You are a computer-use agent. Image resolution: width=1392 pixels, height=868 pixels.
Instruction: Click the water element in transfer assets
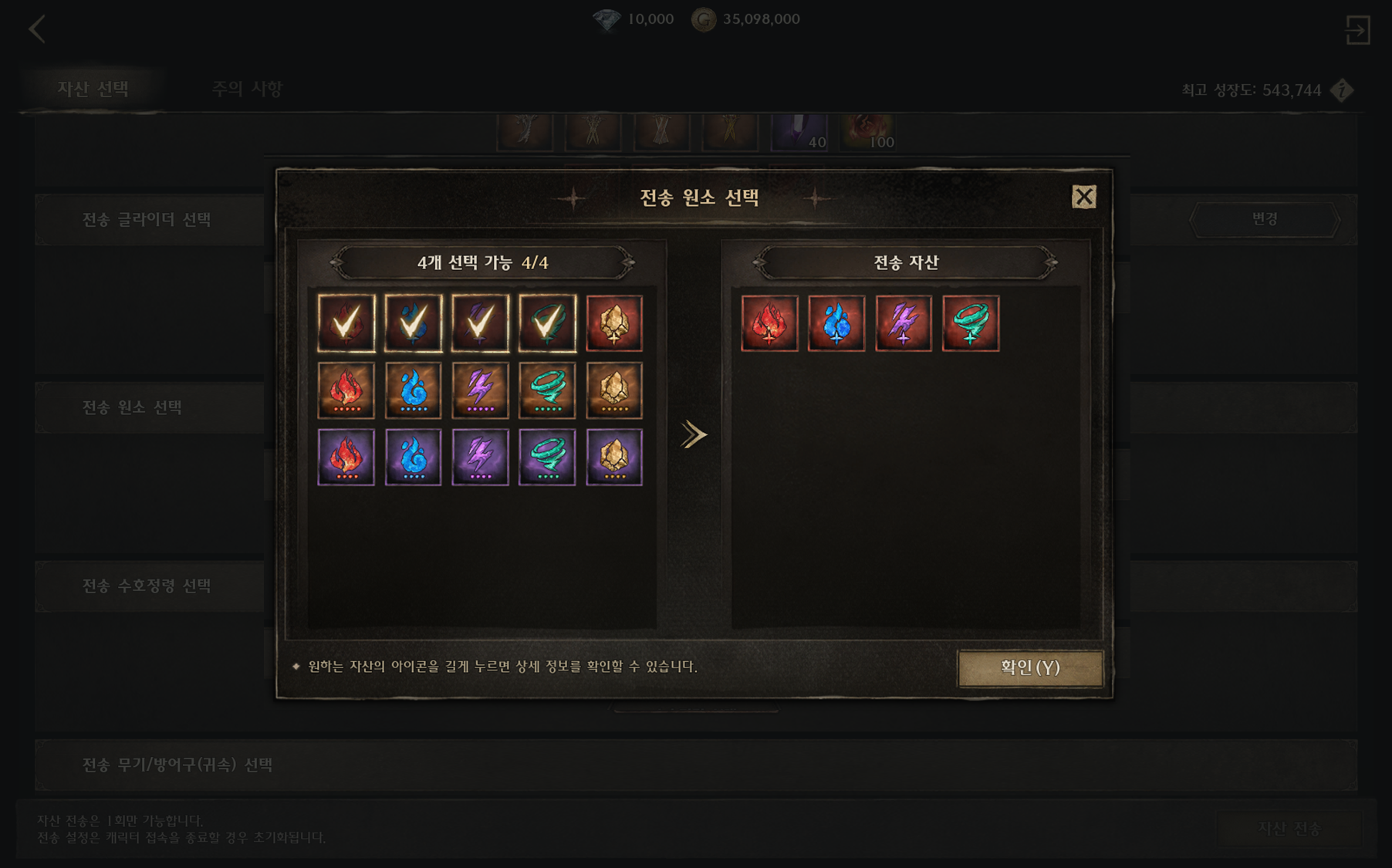click(x=836, y=323)
